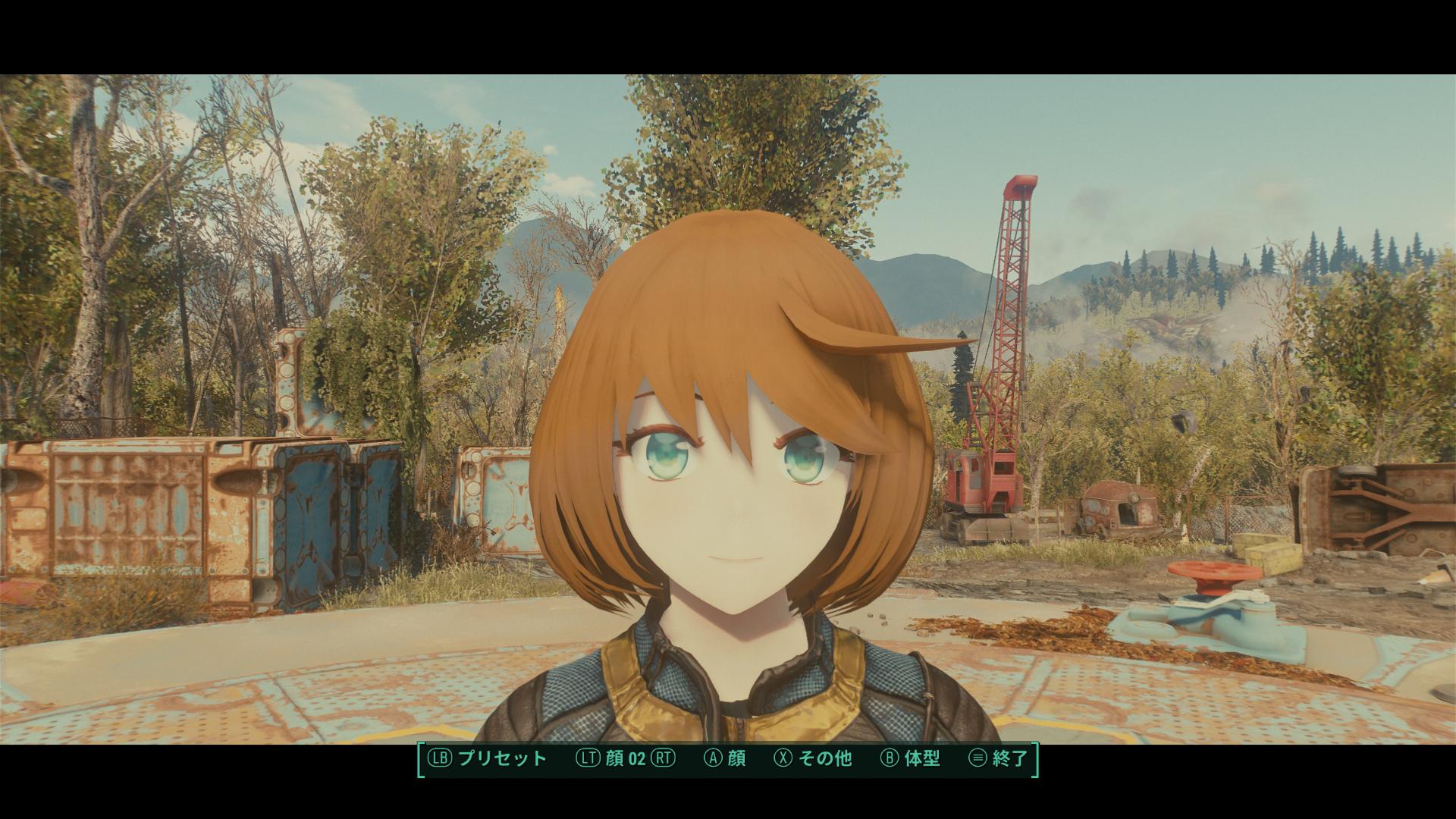Click the hamburger menu icon beside 終了
Viewport: 1456px width, 819px height.
pyautogui.click(x=978, y=757)
